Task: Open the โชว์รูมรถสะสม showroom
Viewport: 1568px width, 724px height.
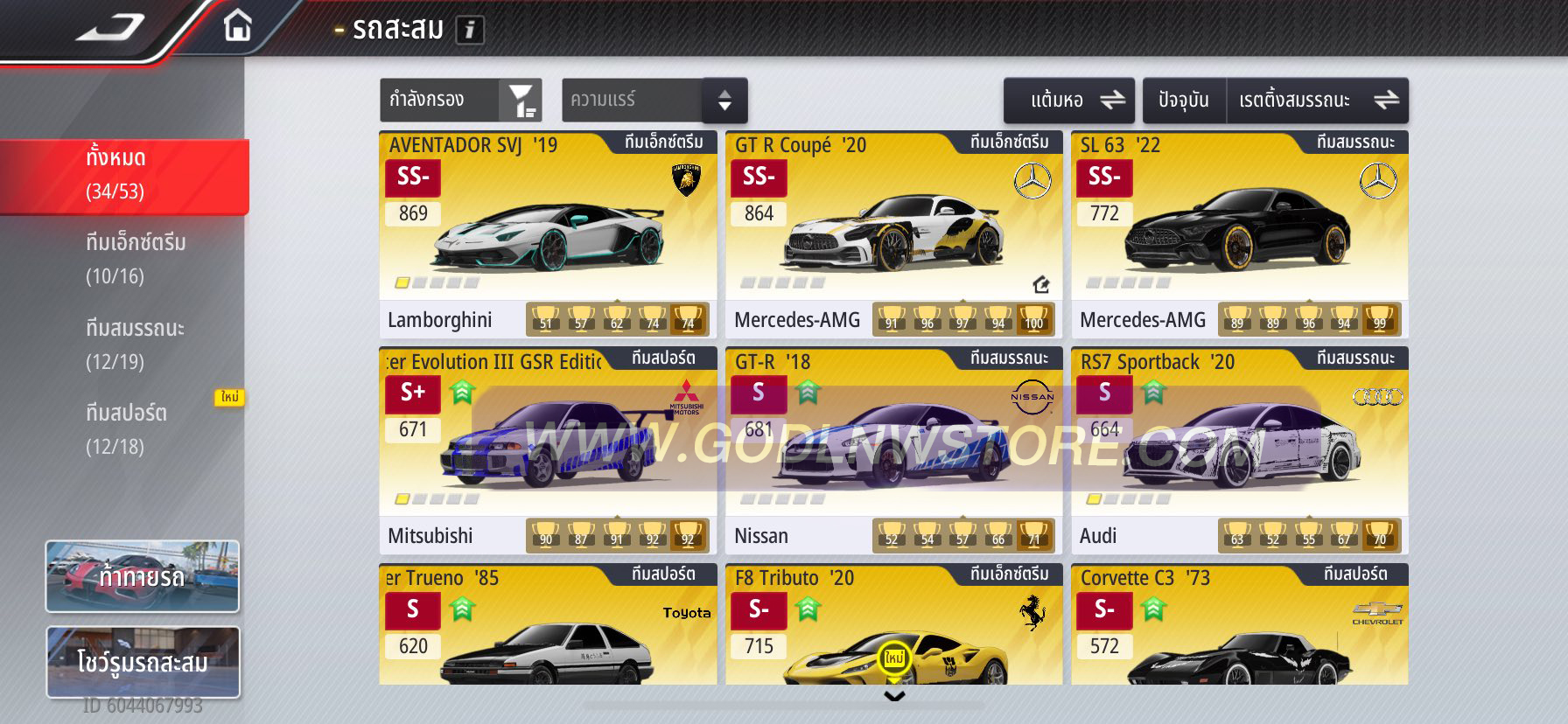Action: pyautogui.click(x=142, y=662)
